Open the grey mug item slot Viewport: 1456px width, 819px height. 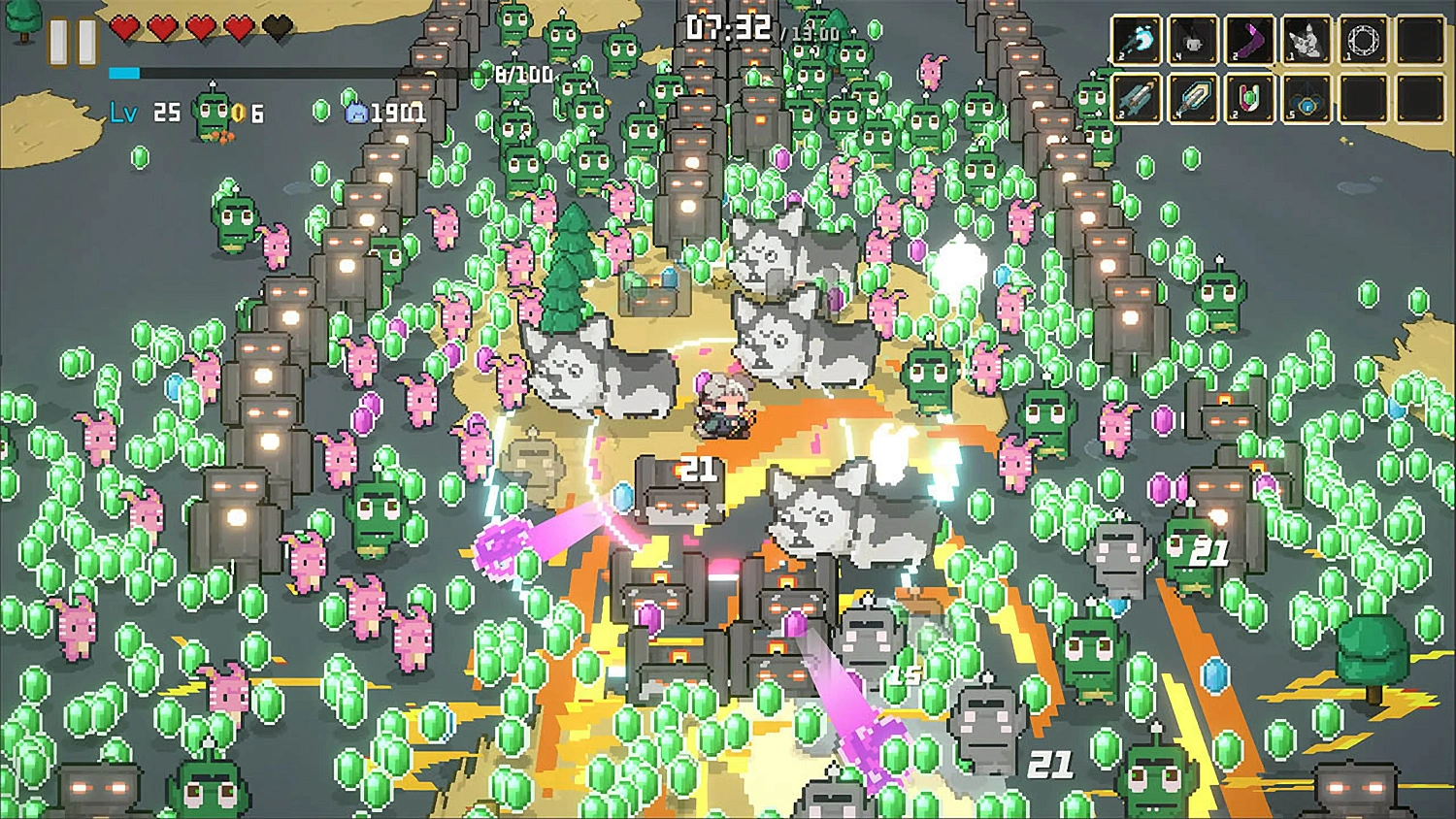pos(1193,39)
